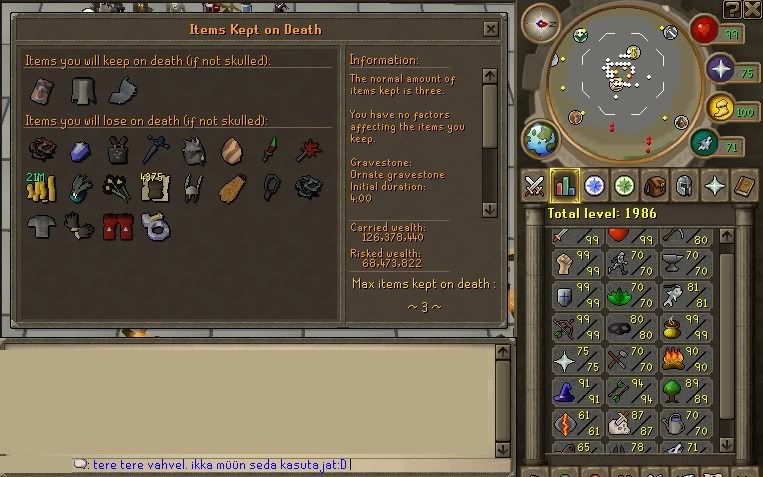Close the Items Kept on Death window

point(489,30)
